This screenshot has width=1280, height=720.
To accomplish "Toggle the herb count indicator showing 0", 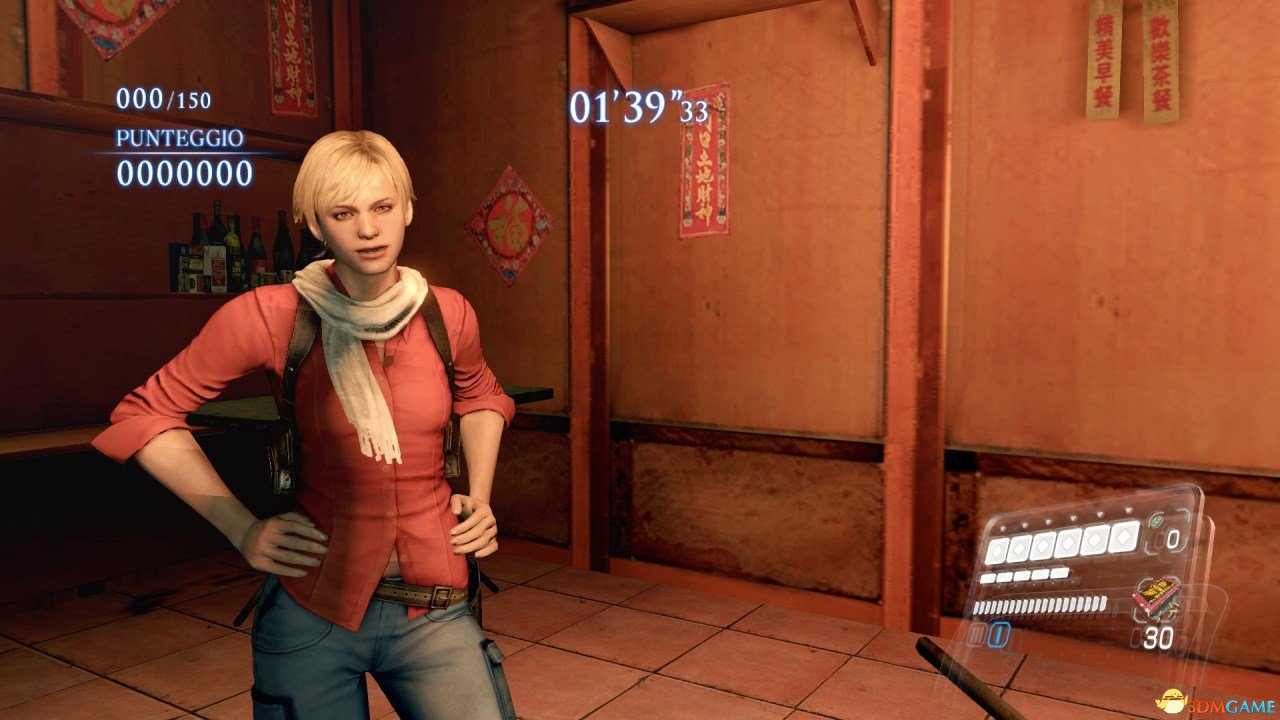I will tap(1174, 538).
